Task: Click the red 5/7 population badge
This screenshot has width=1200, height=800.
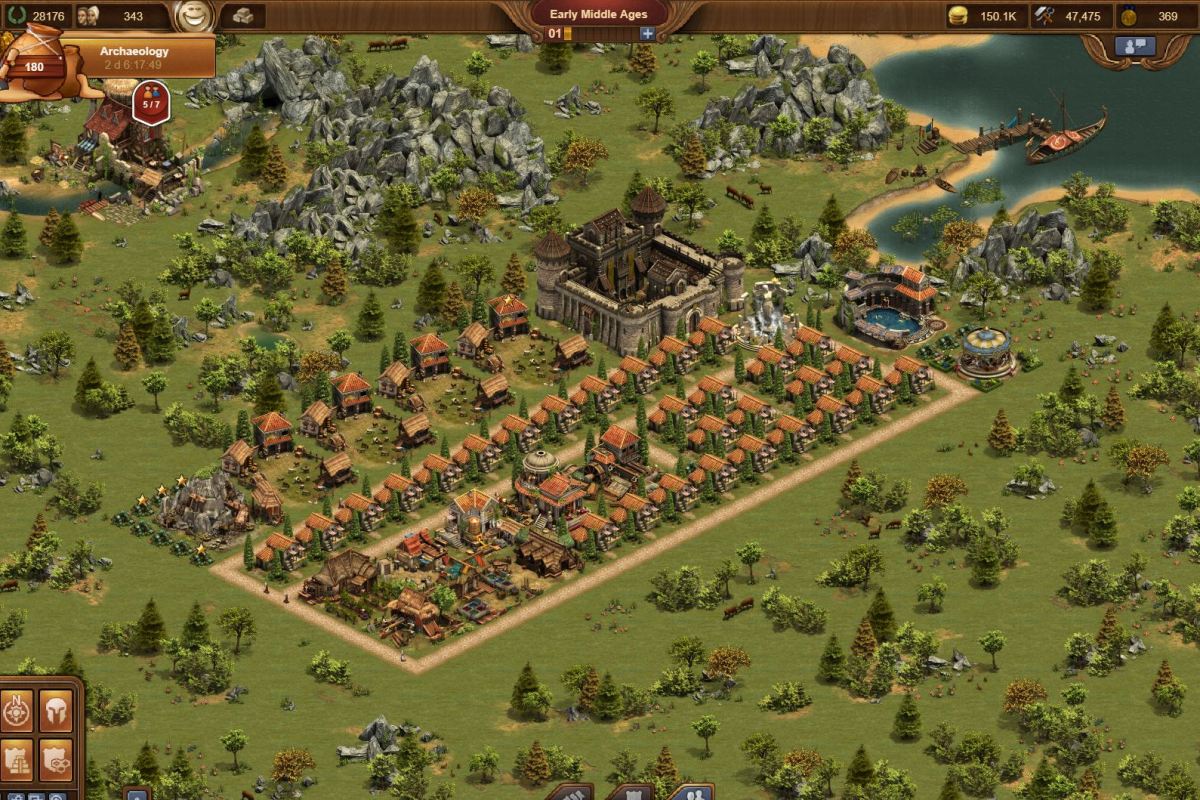Action: [150, 103]
